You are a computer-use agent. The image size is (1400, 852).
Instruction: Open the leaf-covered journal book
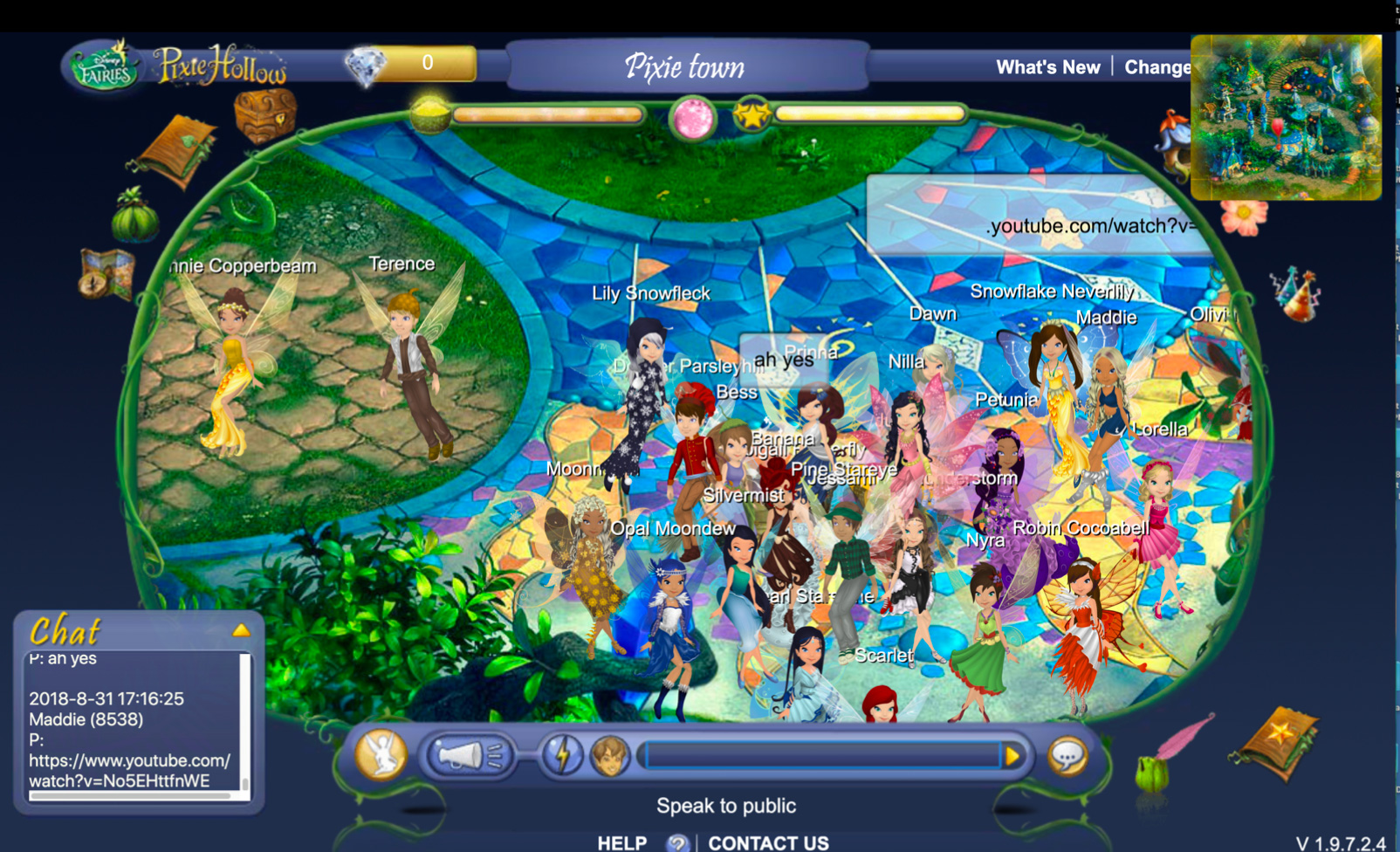click(x=176, y=150)
